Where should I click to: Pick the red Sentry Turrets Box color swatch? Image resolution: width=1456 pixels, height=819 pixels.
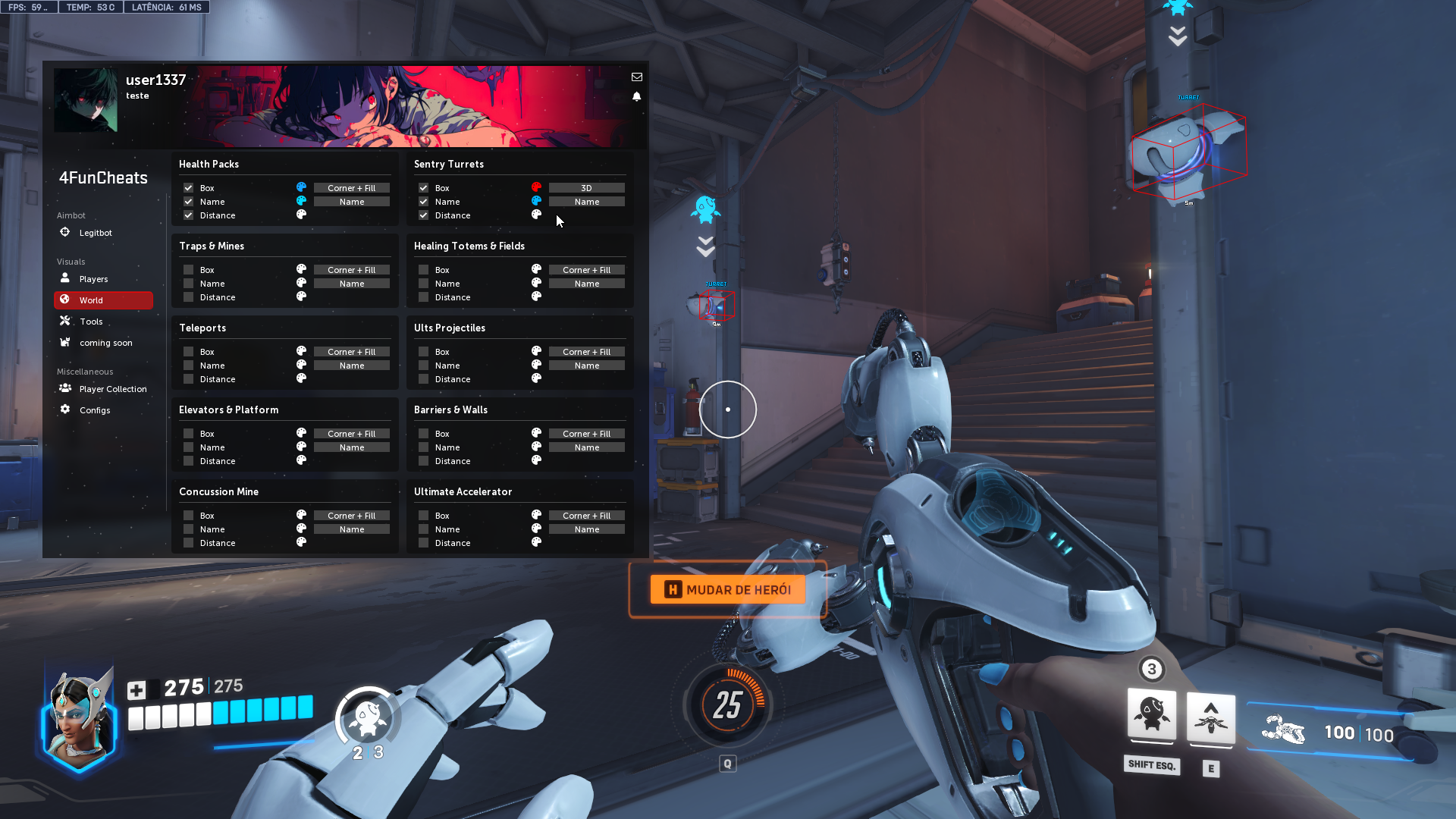coord(536,187)
